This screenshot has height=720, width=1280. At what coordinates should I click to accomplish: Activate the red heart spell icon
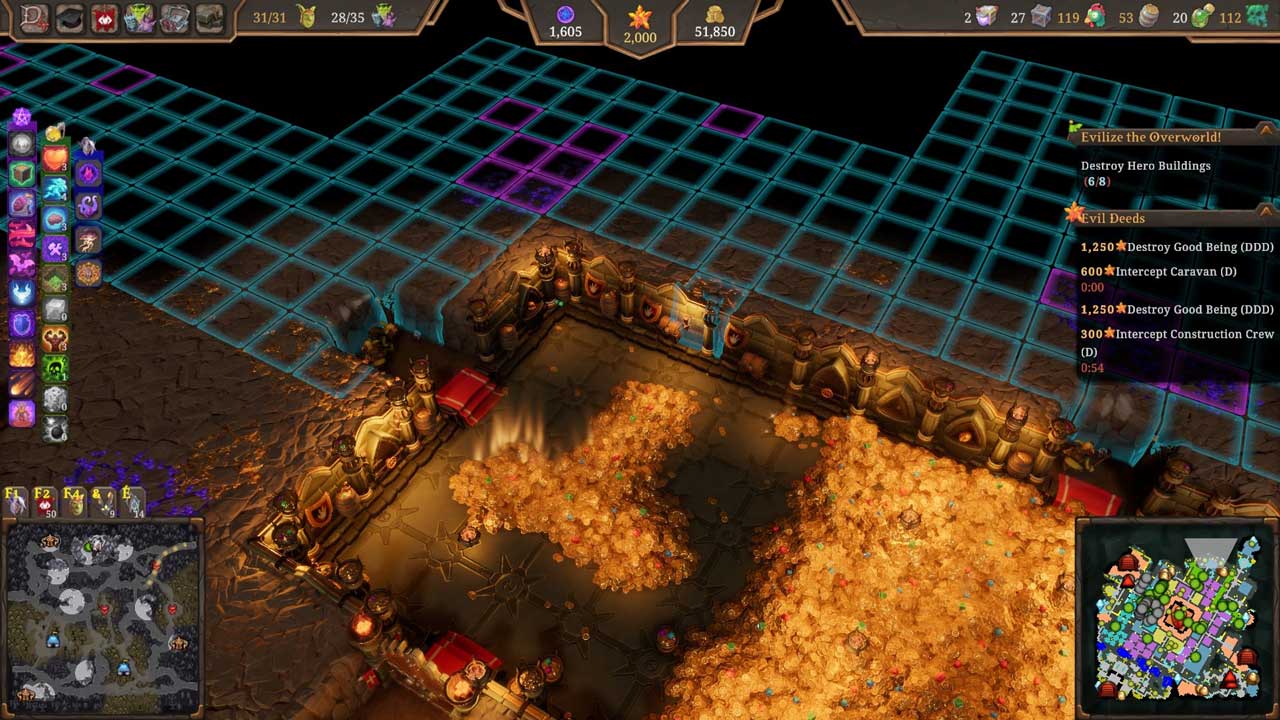pos(55,160)
